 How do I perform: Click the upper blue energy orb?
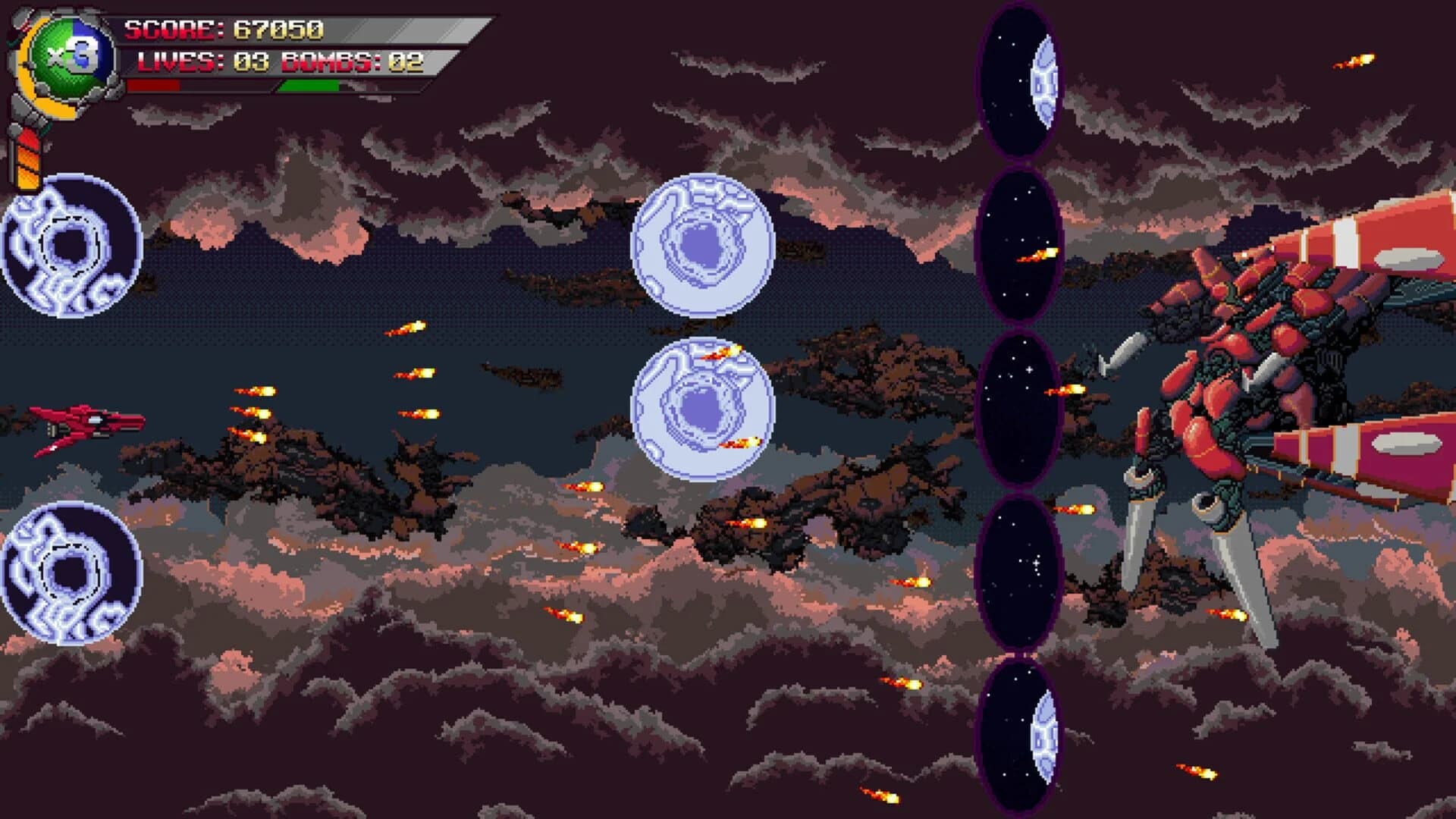(701, 243)
